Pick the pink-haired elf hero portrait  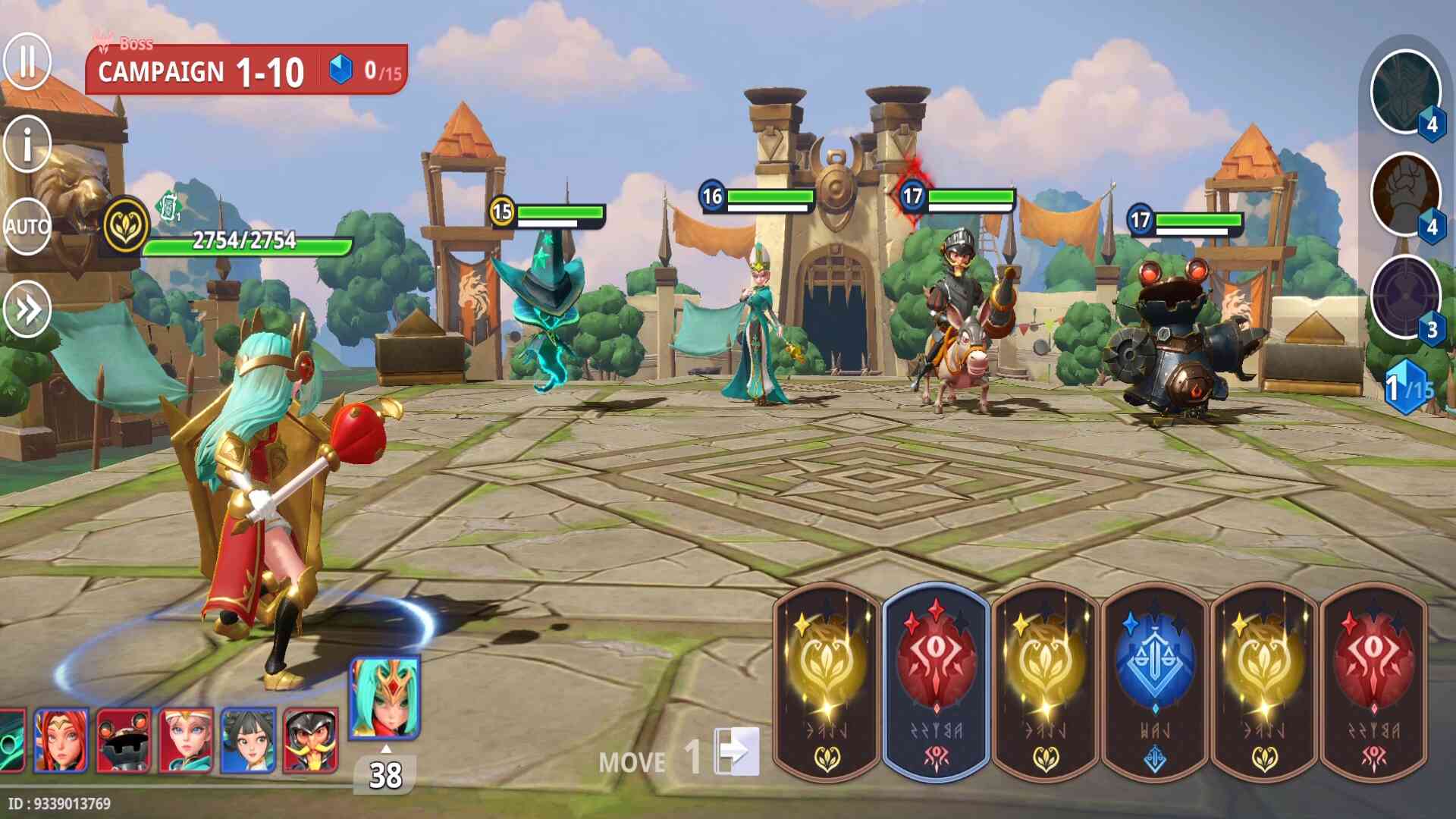pyautogui.click(x=186, y=740)
